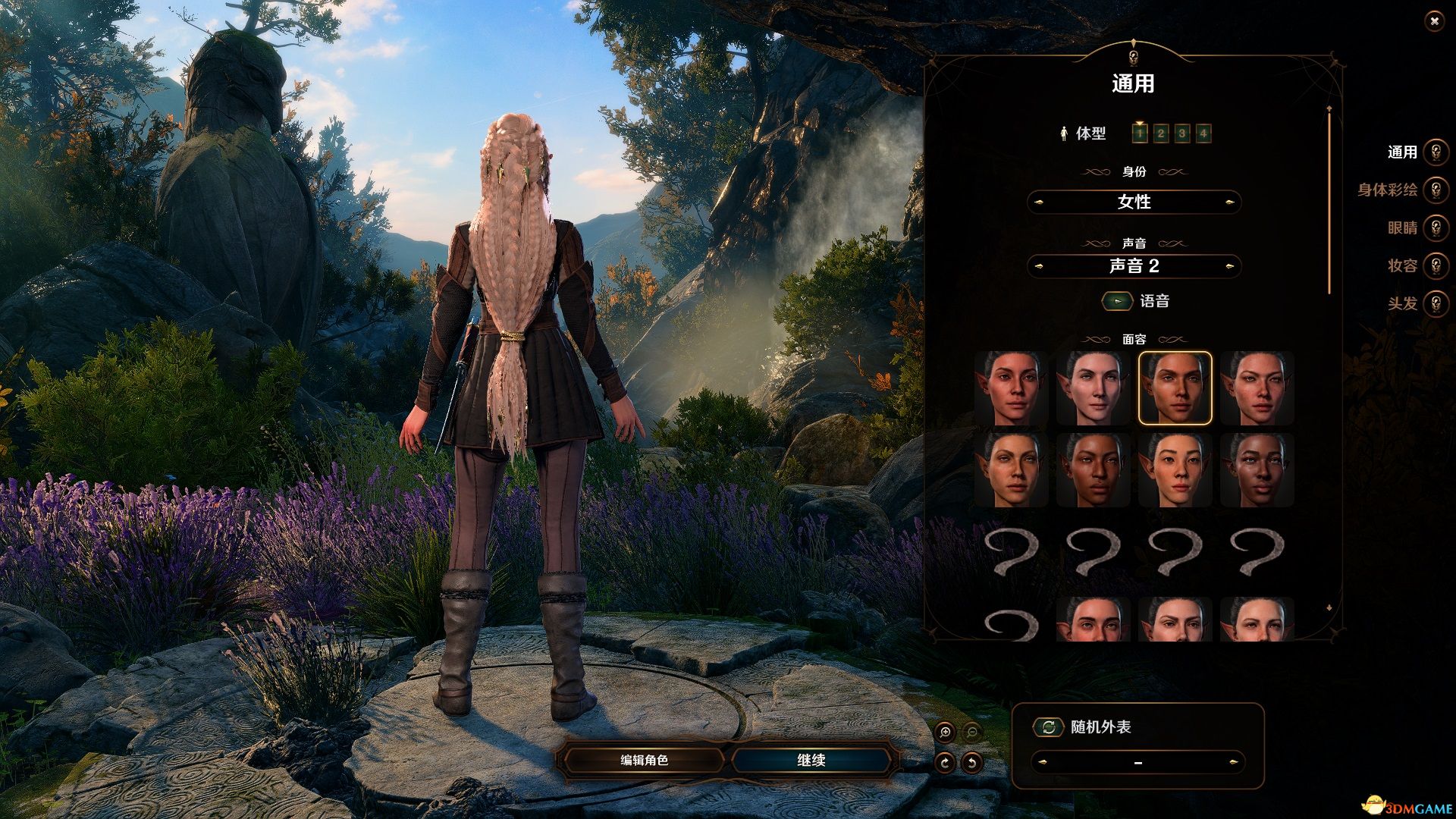Cycle to the previous identity option
This screenshot has width=1456, height=819.
(x=1039, y=202)
